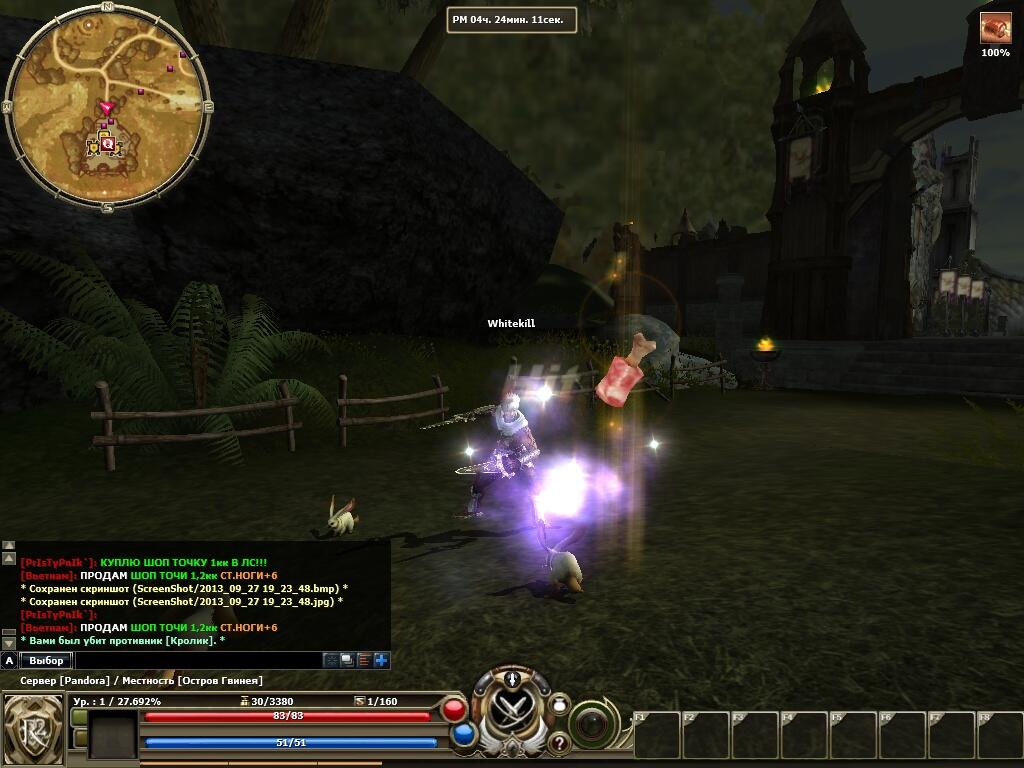Select the F1 hotbar slot
The width and height of the screenshot is (1024, 768).
[657, 735]
